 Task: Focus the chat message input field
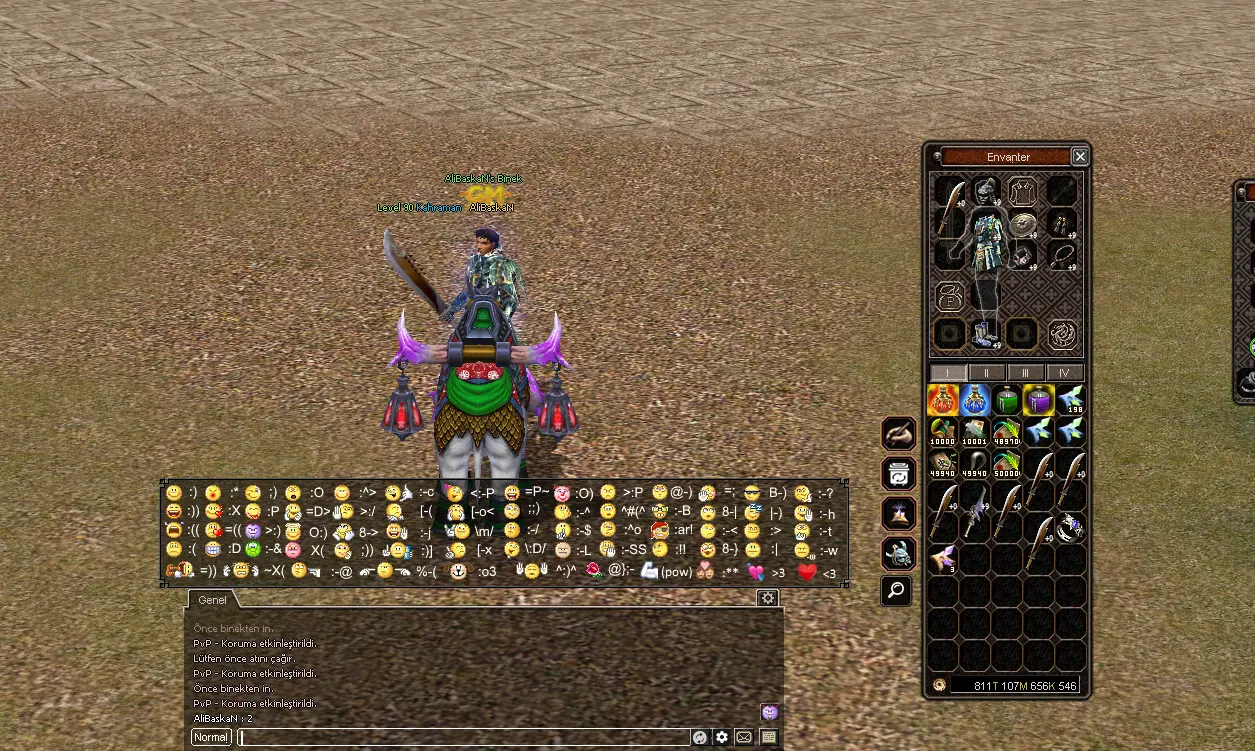[463, 737]
